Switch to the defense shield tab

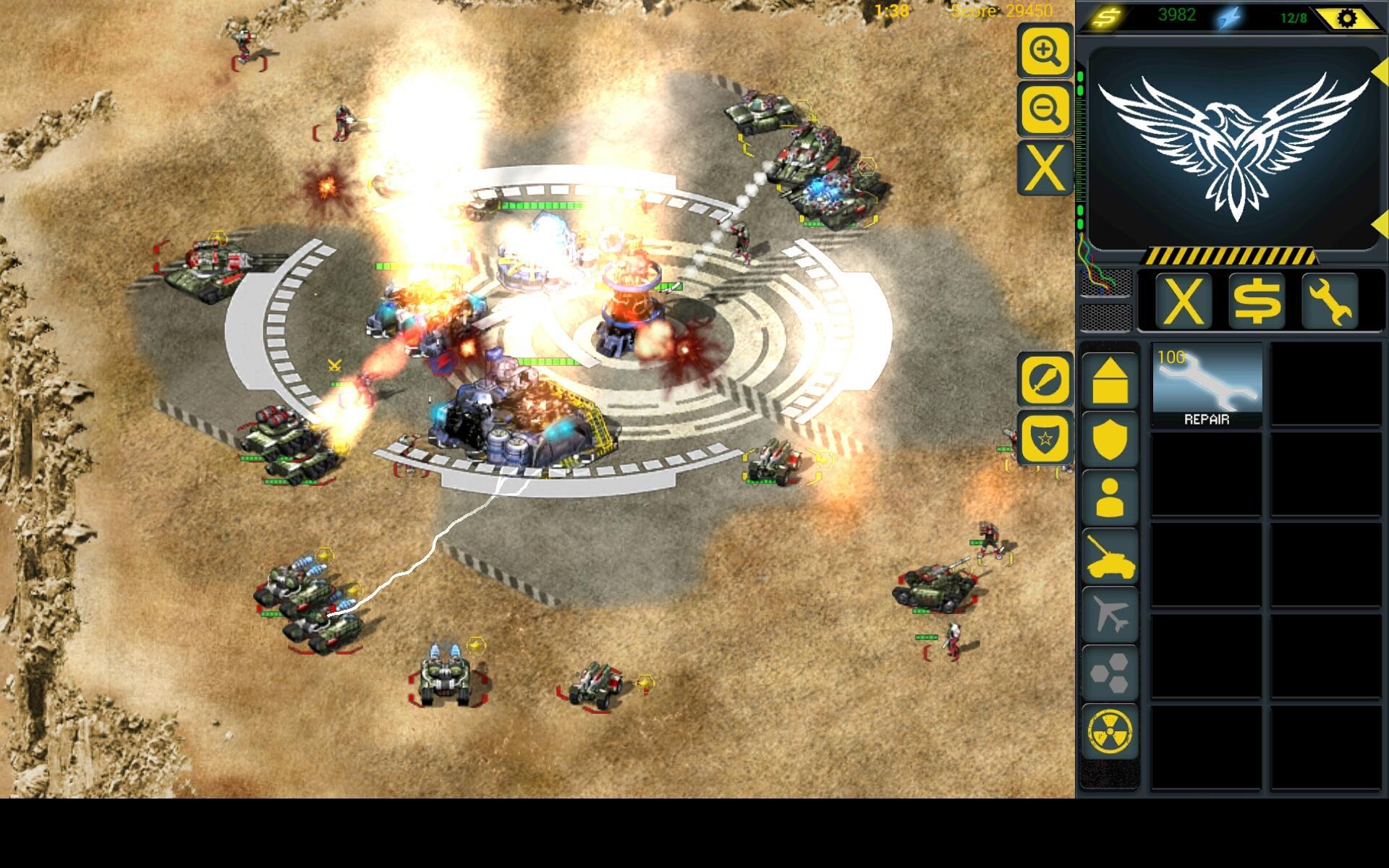pos(1109,440)
